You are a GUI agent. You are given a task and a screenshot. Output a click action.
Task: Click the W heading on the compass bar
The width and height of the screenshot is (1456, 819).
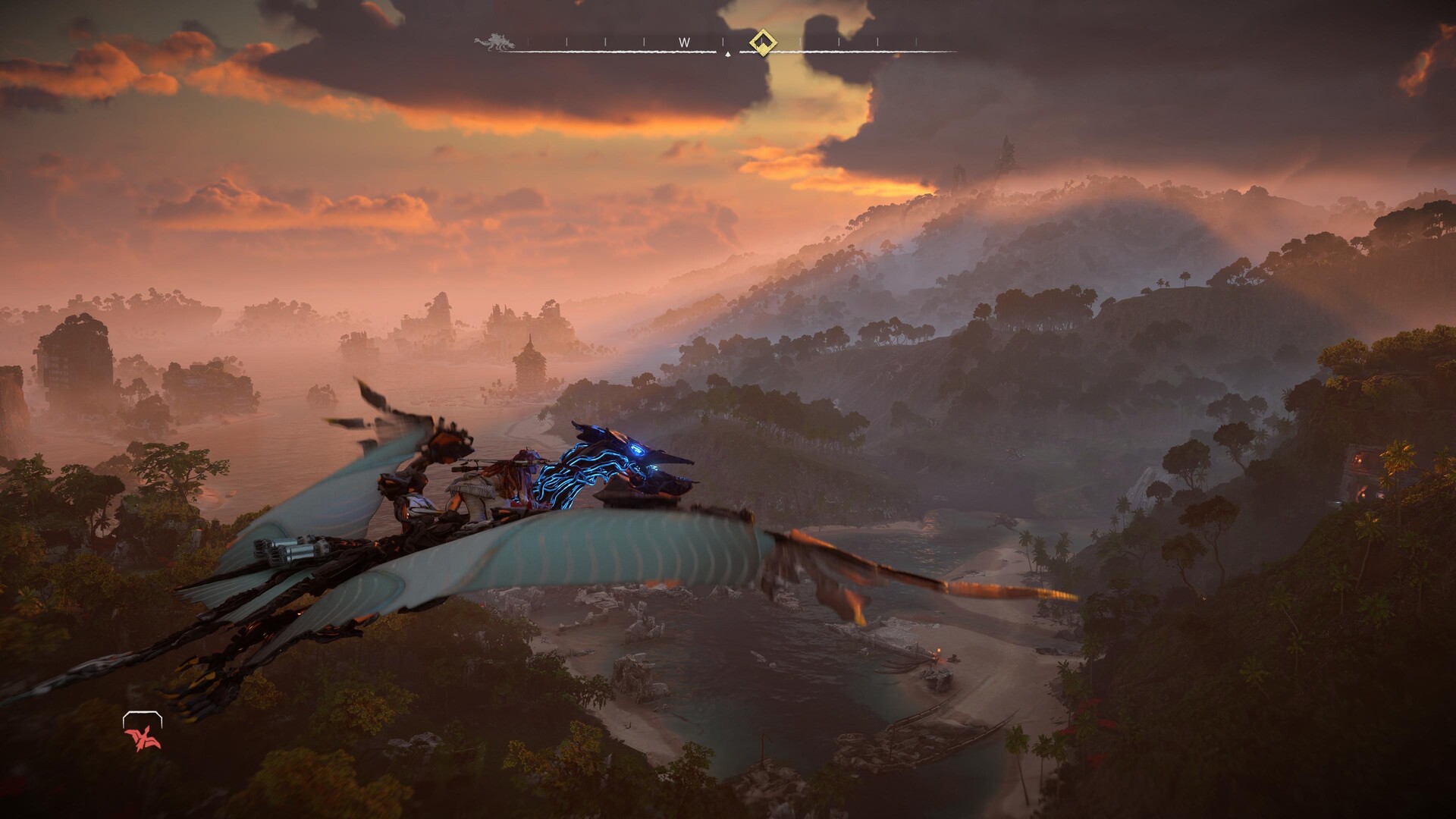(x=684, y=43)
